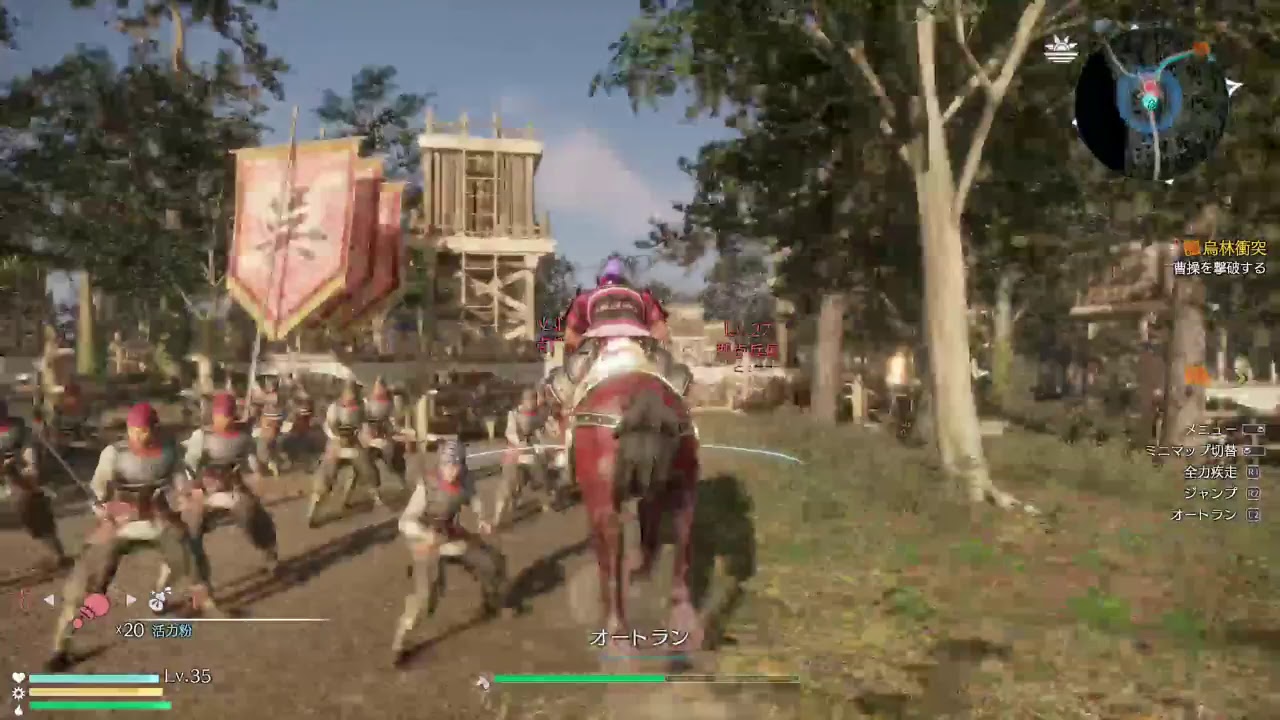
Task: Click the bee pouch icon beside the item slot
Action: 157,601
